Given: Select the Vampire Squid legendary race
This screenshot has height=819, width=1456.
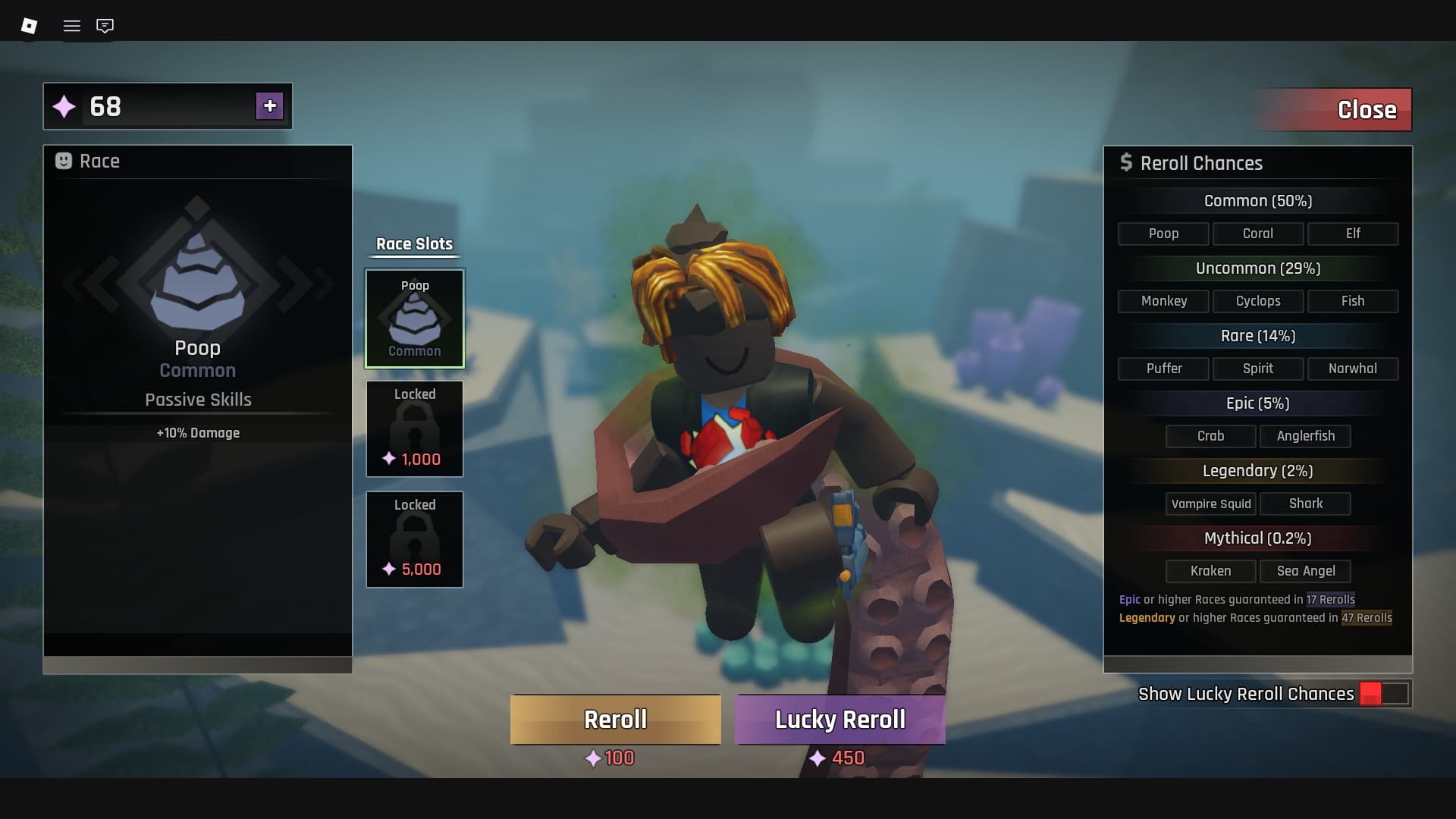Looking at the screenshot, I should [1210, 503].
